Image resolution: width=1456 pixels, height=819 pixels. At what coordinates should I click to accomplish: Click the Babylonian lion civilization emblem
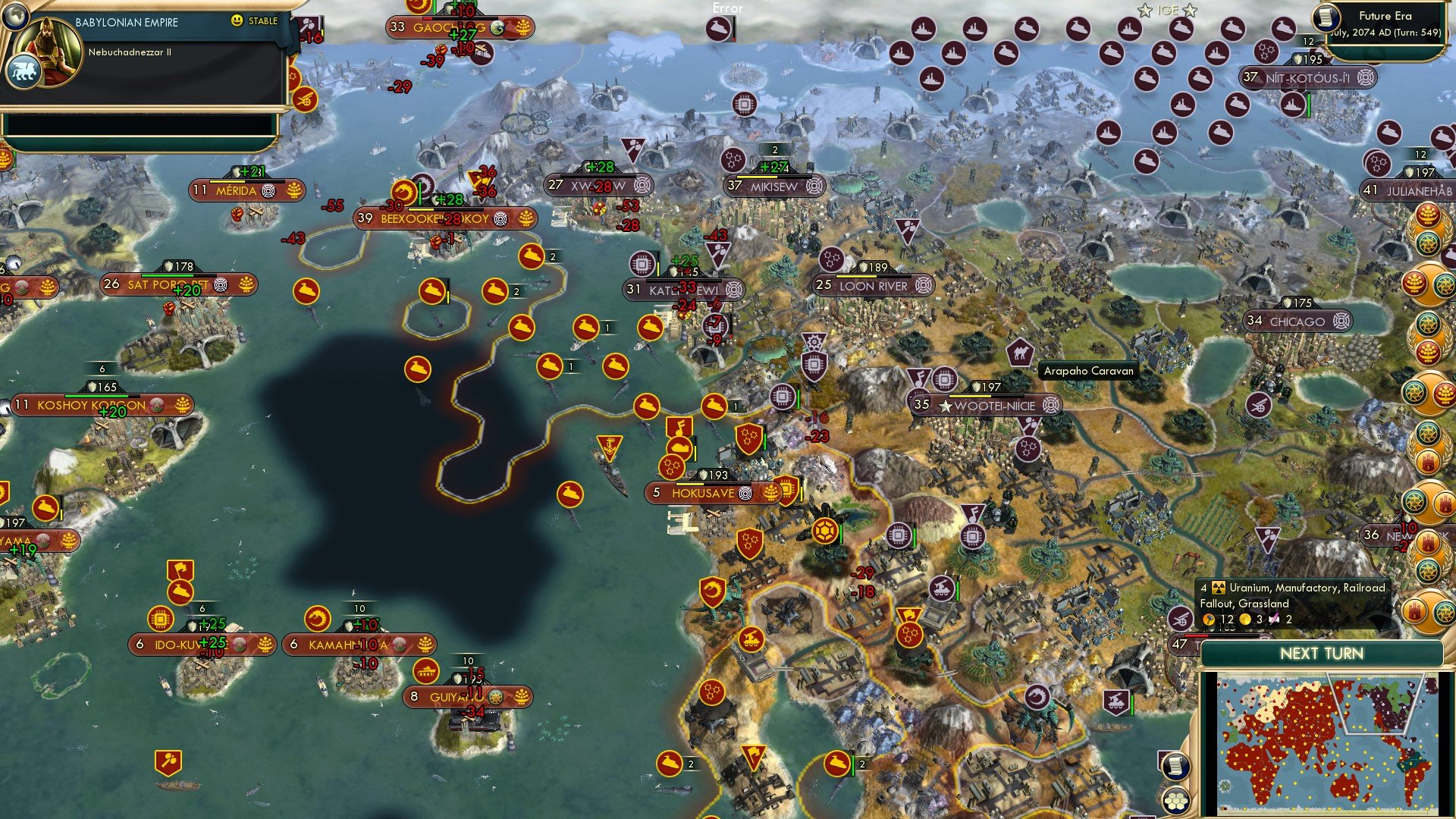point(25,71)
